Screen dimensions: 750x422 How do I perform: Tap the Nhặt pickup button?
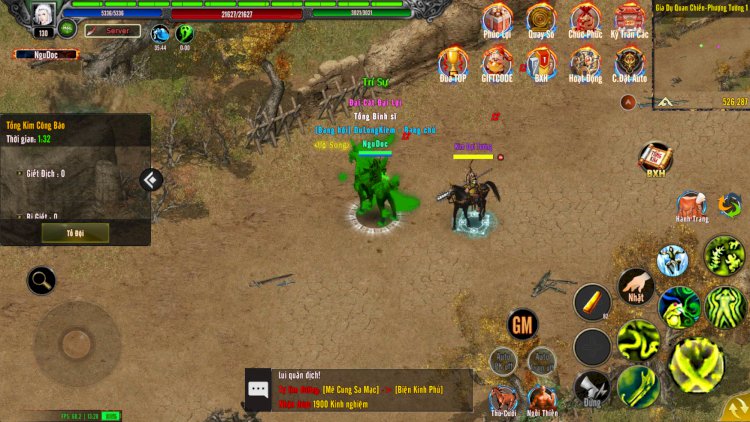(635, 286)
